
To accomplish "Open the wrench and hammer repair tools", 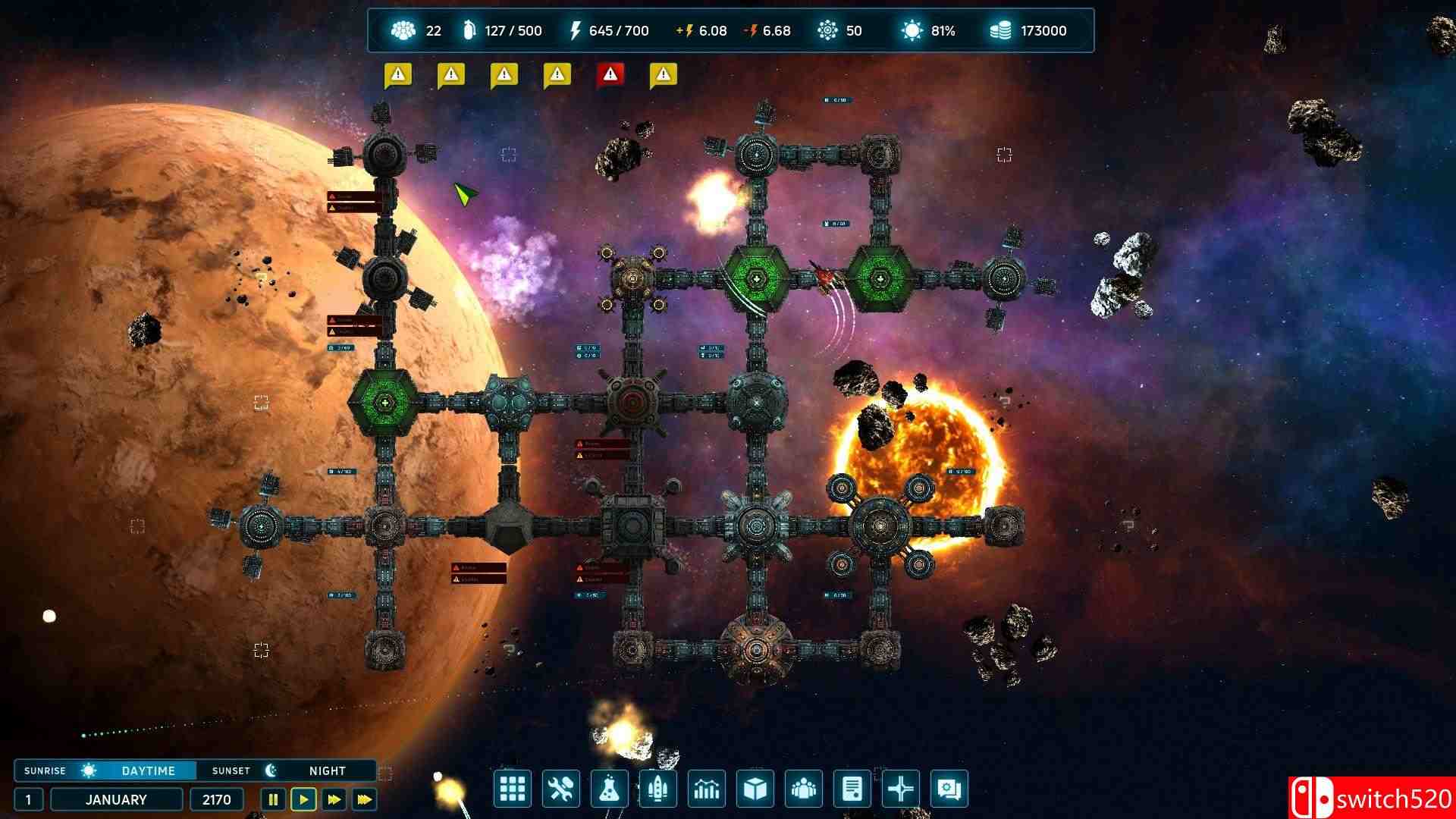I will 560,789.
